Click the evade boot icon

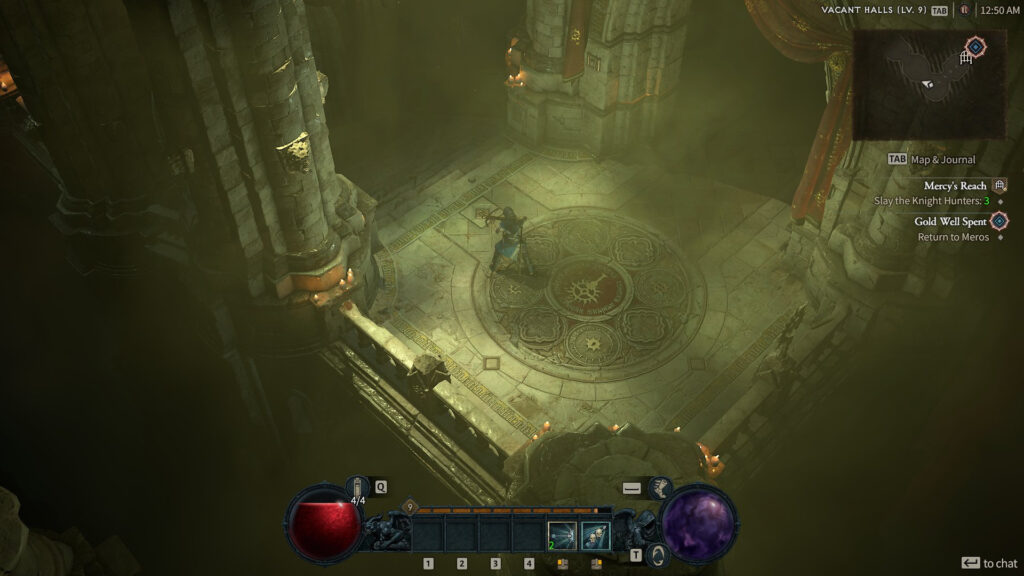click(x=661, y=487)
